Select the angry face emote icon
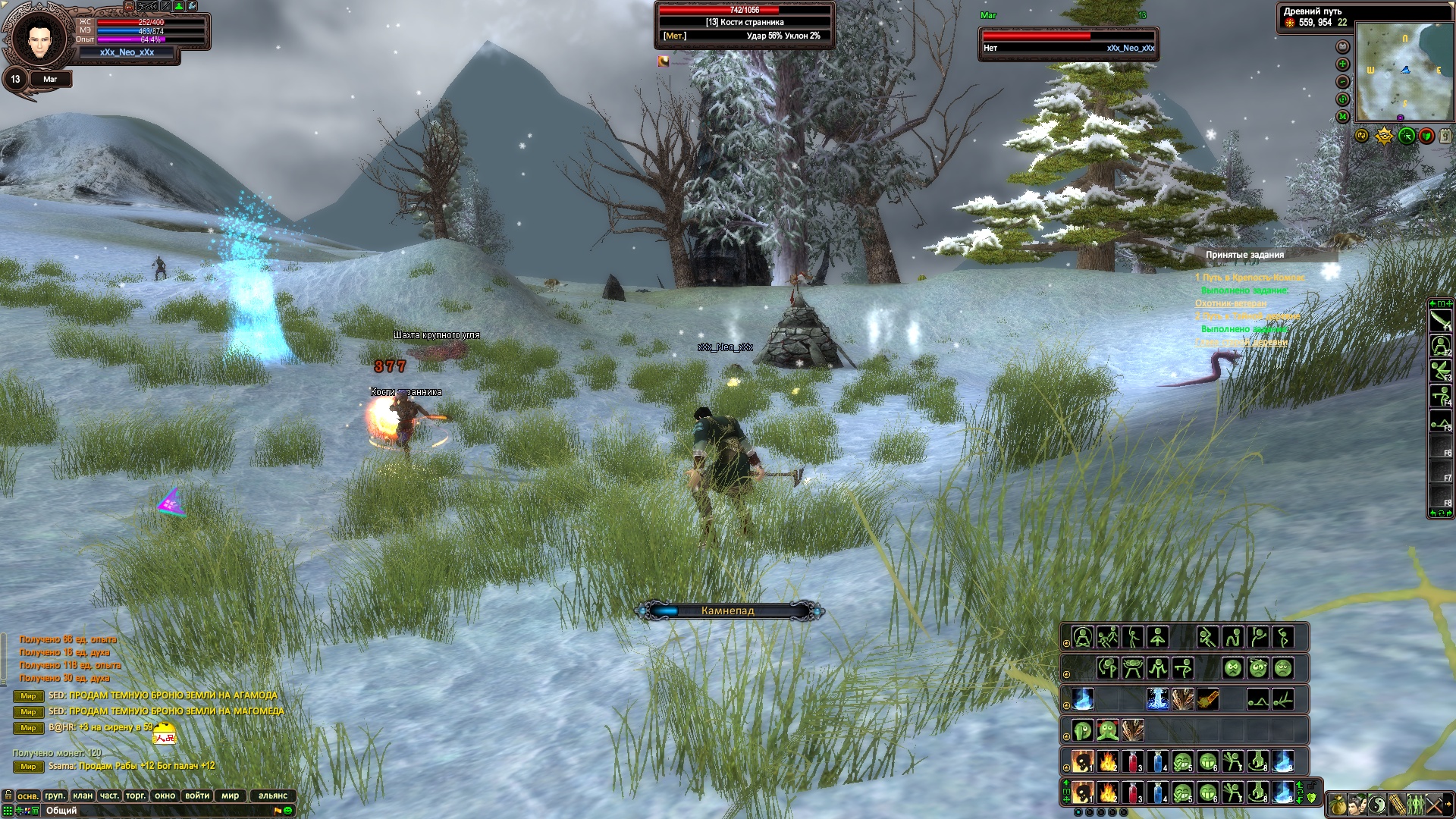This screenshot has height=819, width=1456. click(x=1233, y=668)
